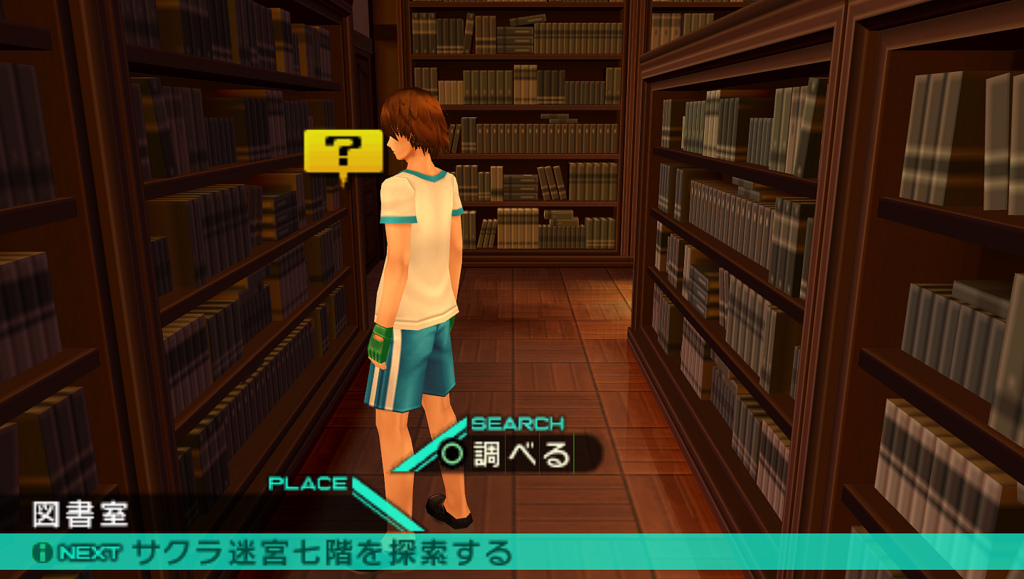Screen dimensions: 1024x579
Task: Open the NEXT objective tracker bar
Action: coord(510,552)
